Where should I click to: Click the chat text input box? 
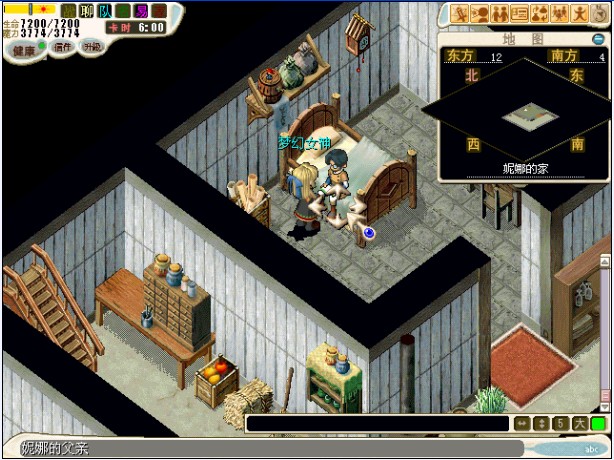[378, 424]
